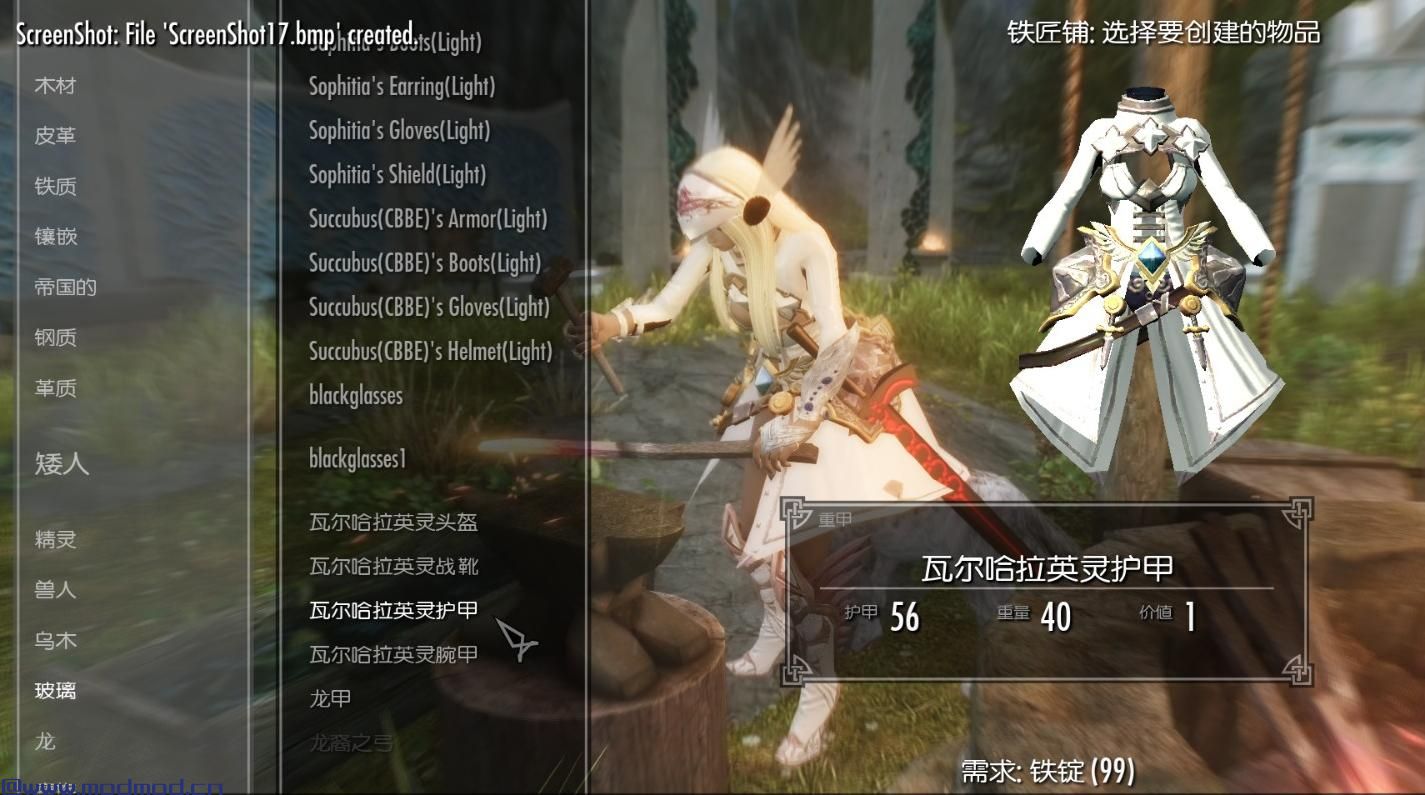This screenshot has height=795, width=1425.
Task: Select Succubus(CBBE)'s Helmet(Light)
Action: [430, 351]
